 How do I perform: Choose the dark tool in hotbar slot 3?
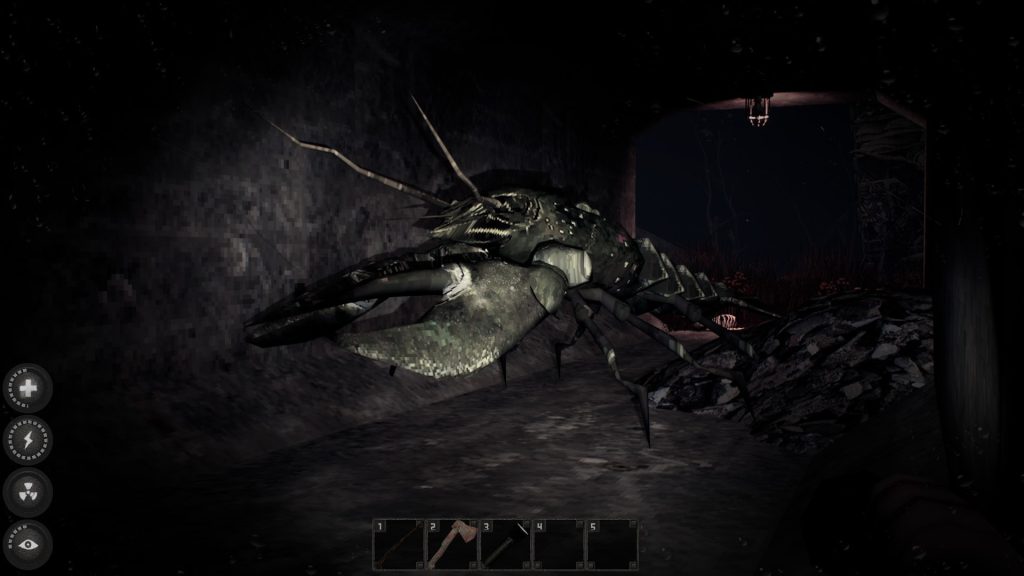(505, 544)
